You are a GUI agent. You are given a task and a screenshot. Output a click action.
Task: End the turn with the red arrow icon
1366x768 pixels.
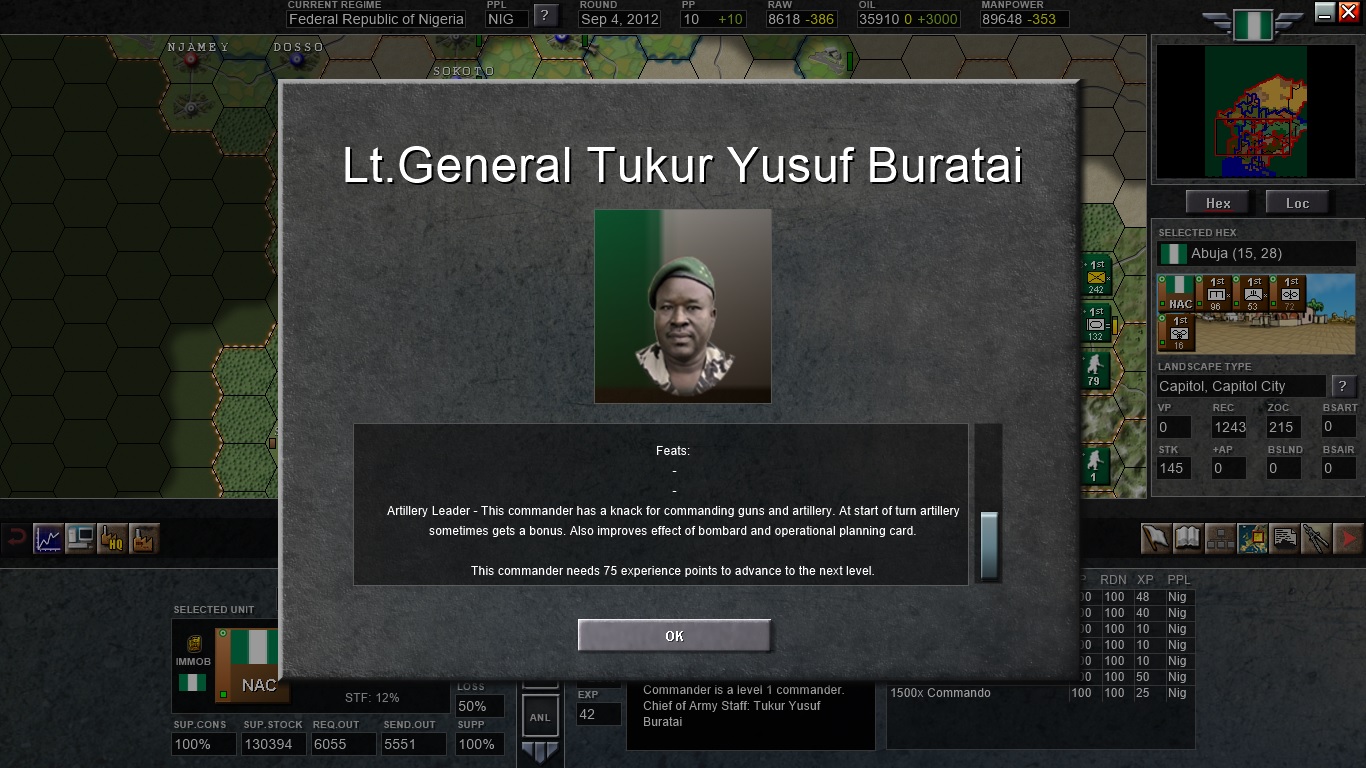[1349, 538]
